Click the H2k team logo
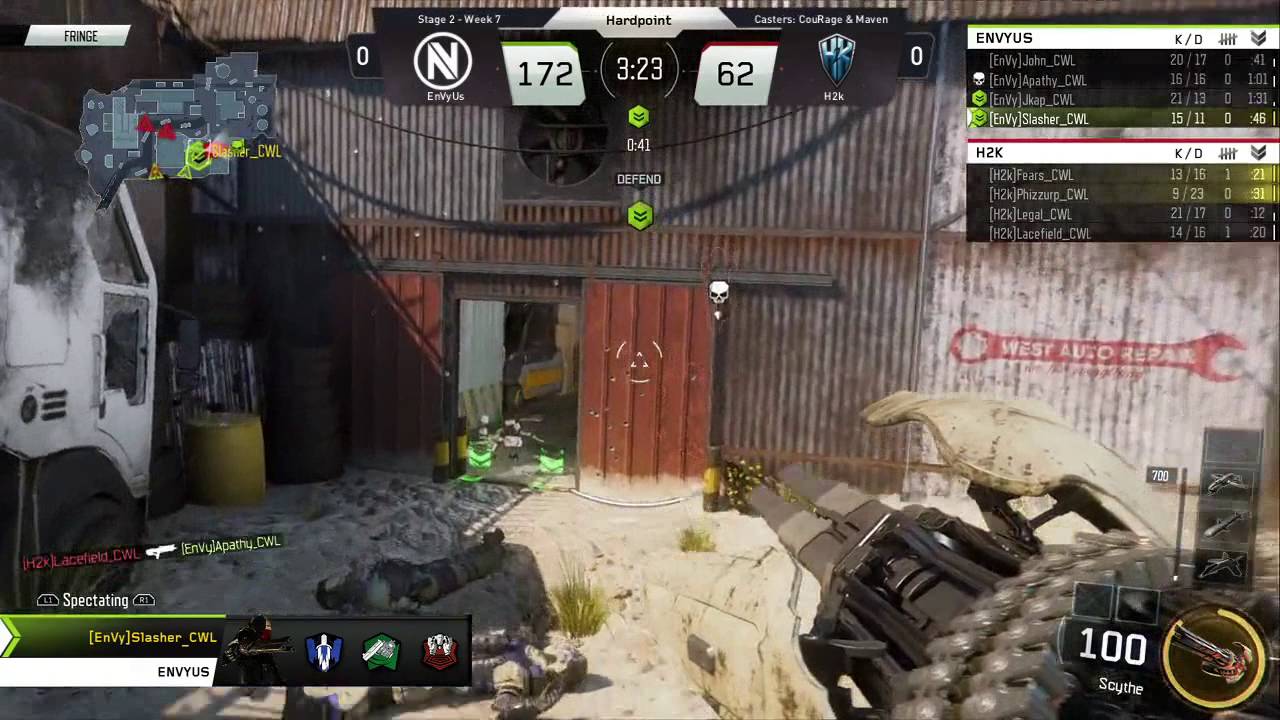The image size is (1280, 720). (x=836, y=60)
